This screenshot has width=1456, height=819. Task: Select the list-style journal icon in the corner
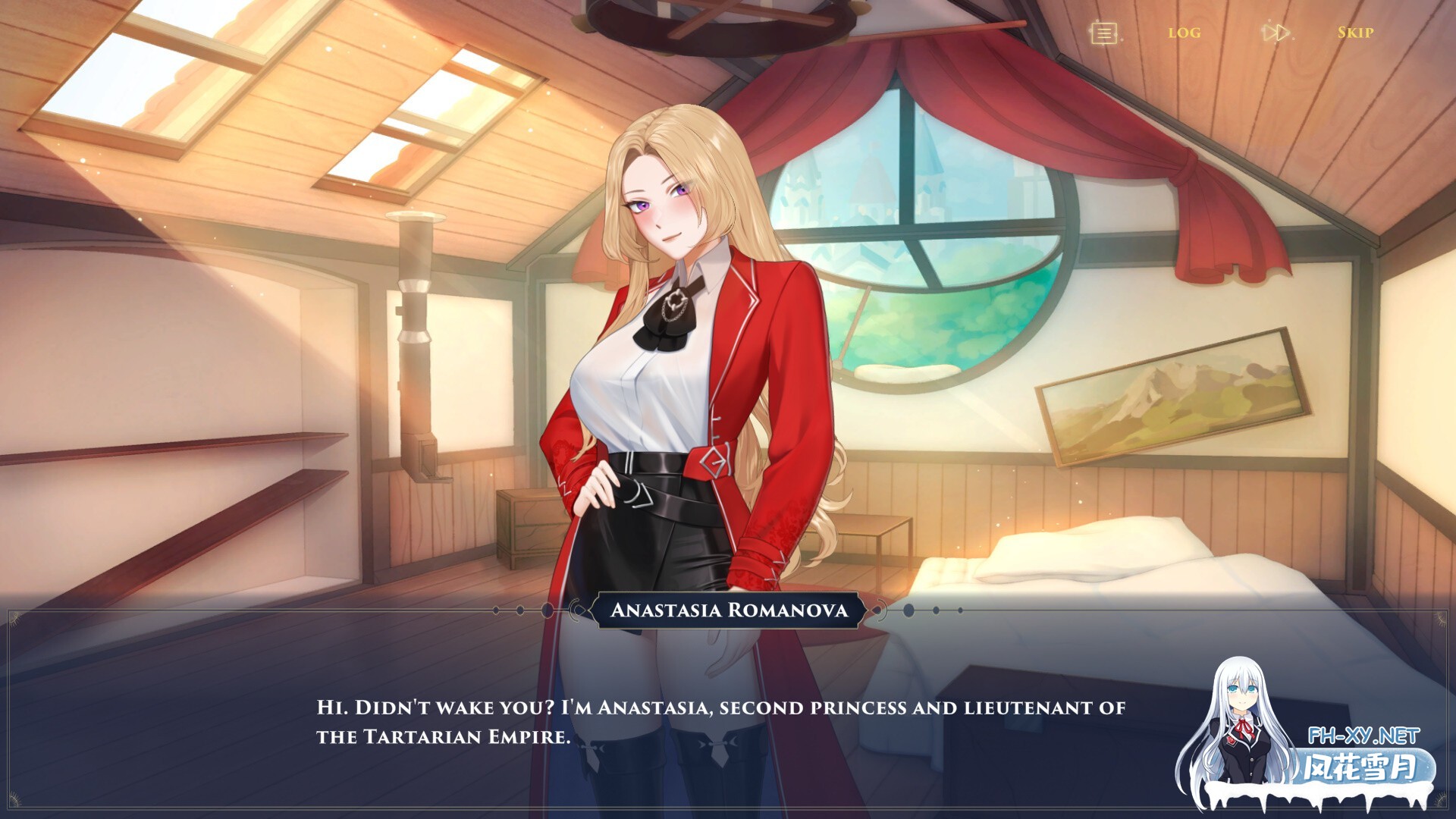pos(1103,32)
